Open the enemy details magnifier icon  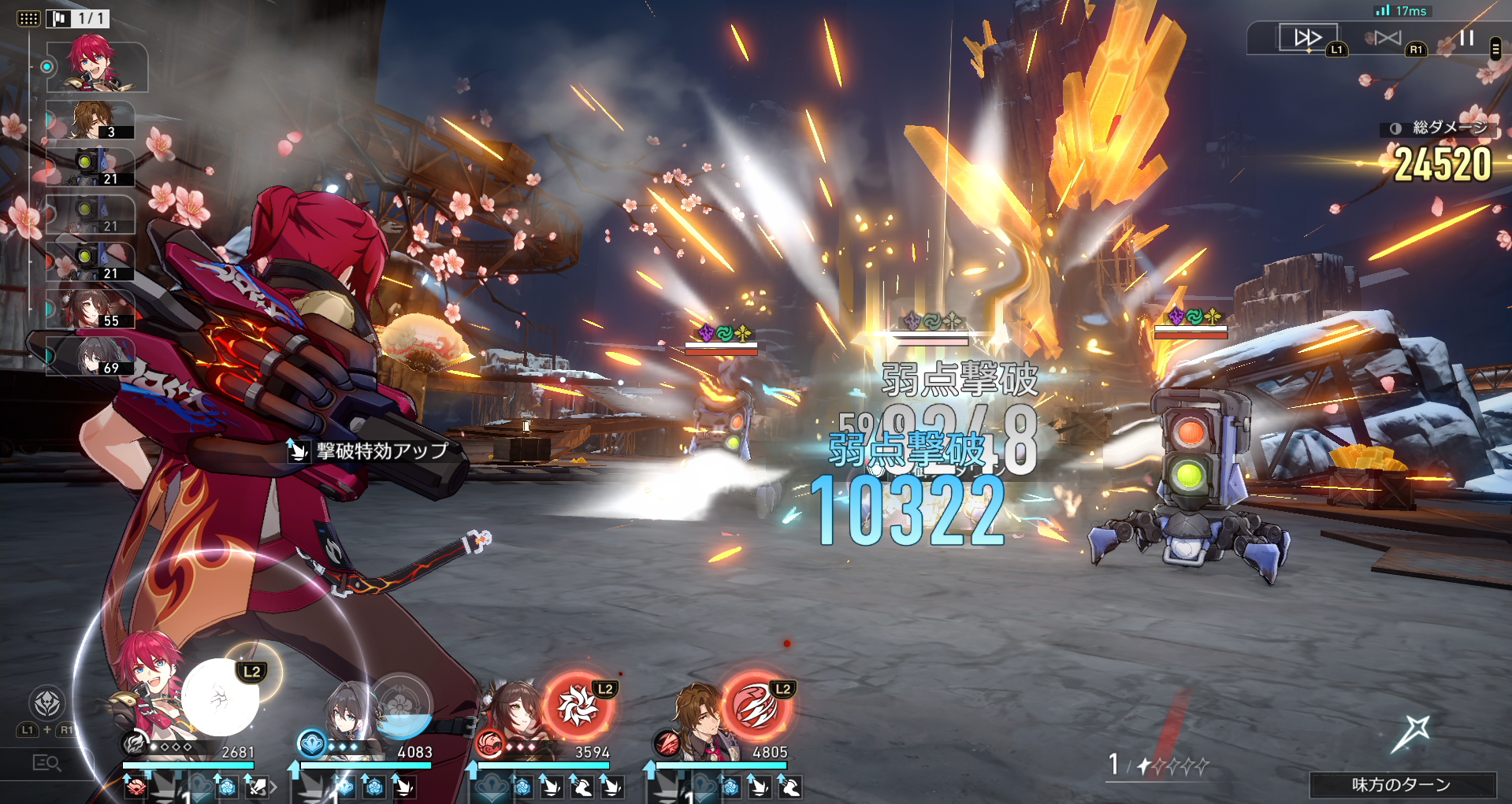pyautogui.click(x=46, y=762)
